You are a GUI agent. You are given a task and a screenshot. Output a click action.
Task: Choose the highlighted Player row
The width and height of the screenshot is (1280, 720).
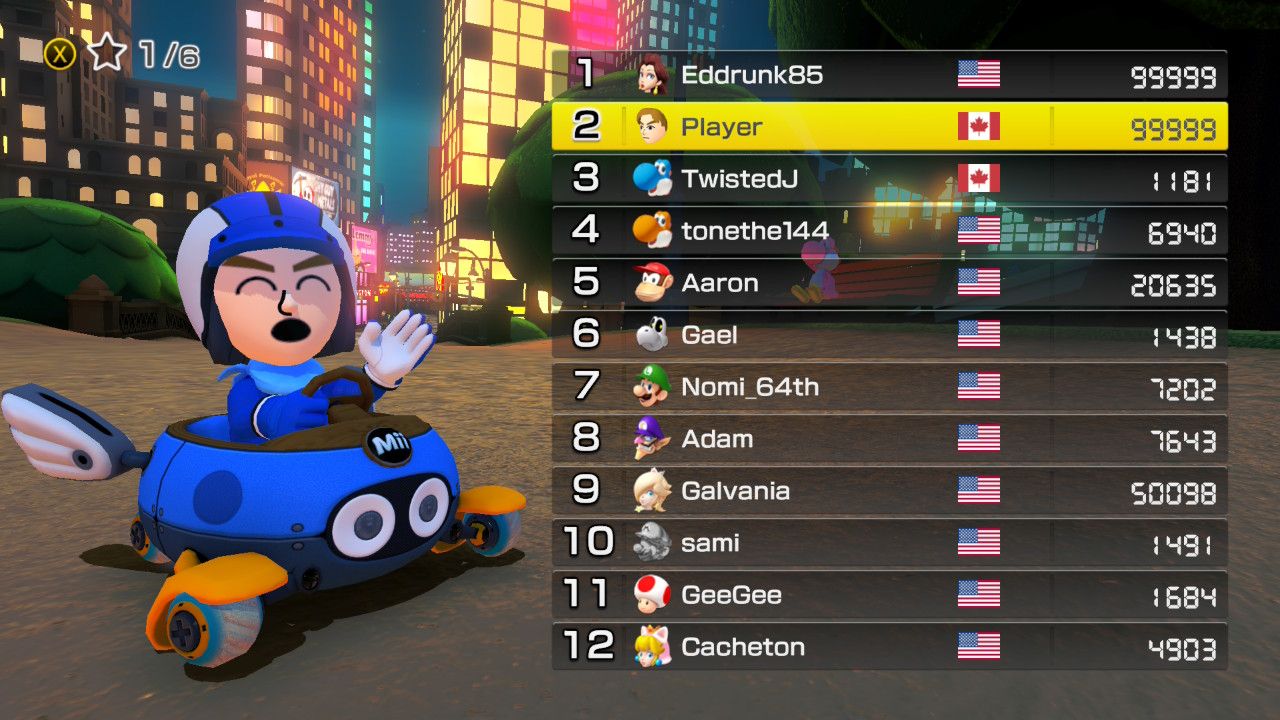pos(890,127)
